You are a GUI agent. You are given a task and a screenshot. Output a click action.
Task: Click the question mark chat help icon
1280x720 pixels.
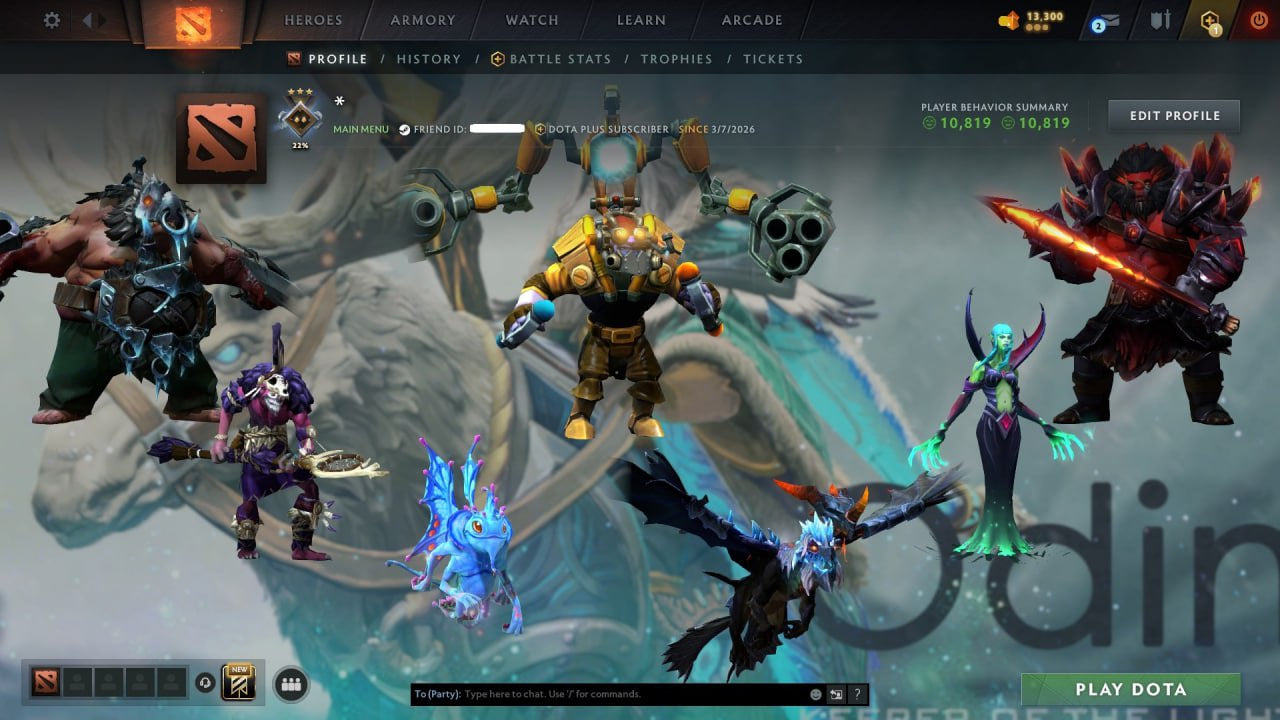tap(857, 693)
